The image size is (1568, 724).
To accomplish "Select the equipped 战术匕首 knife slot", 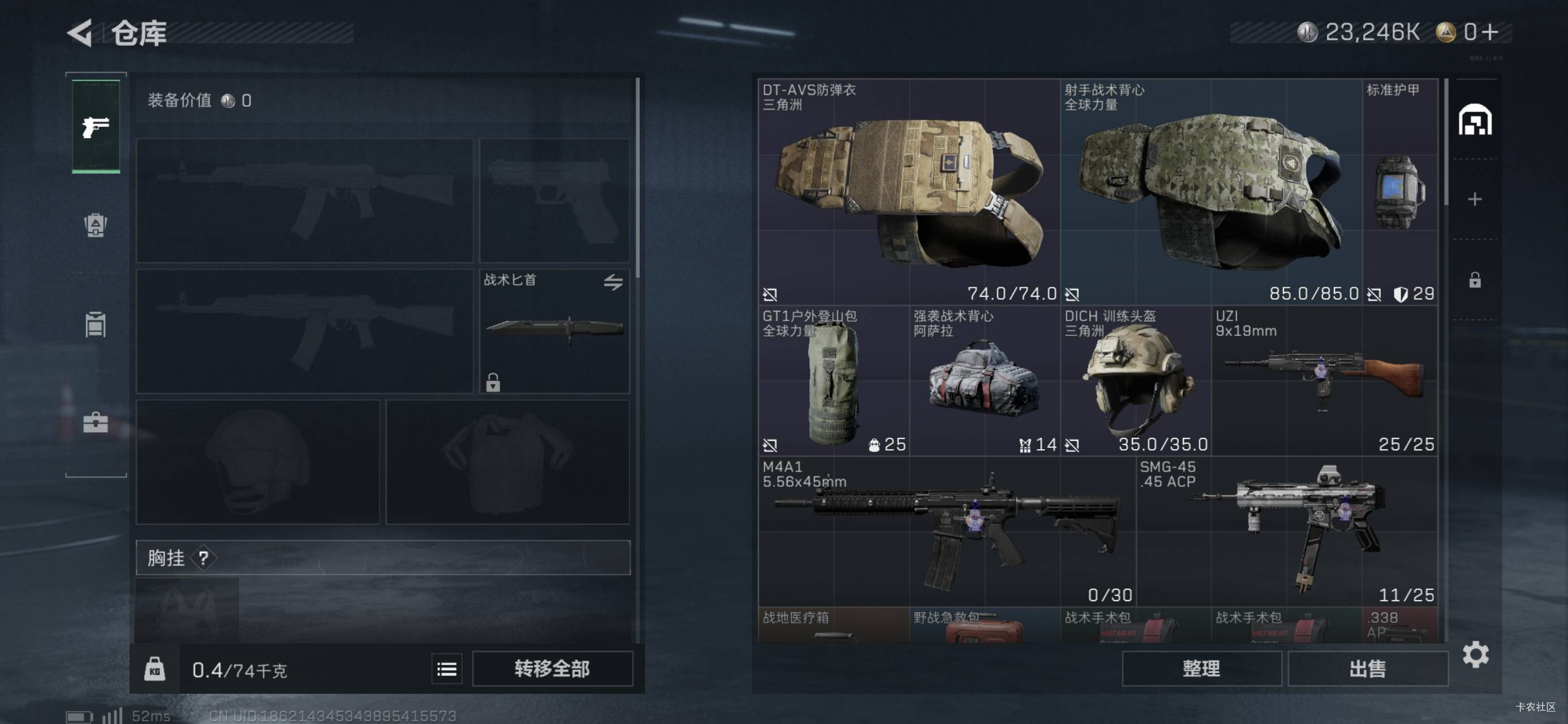I will (x=554, y=332).
